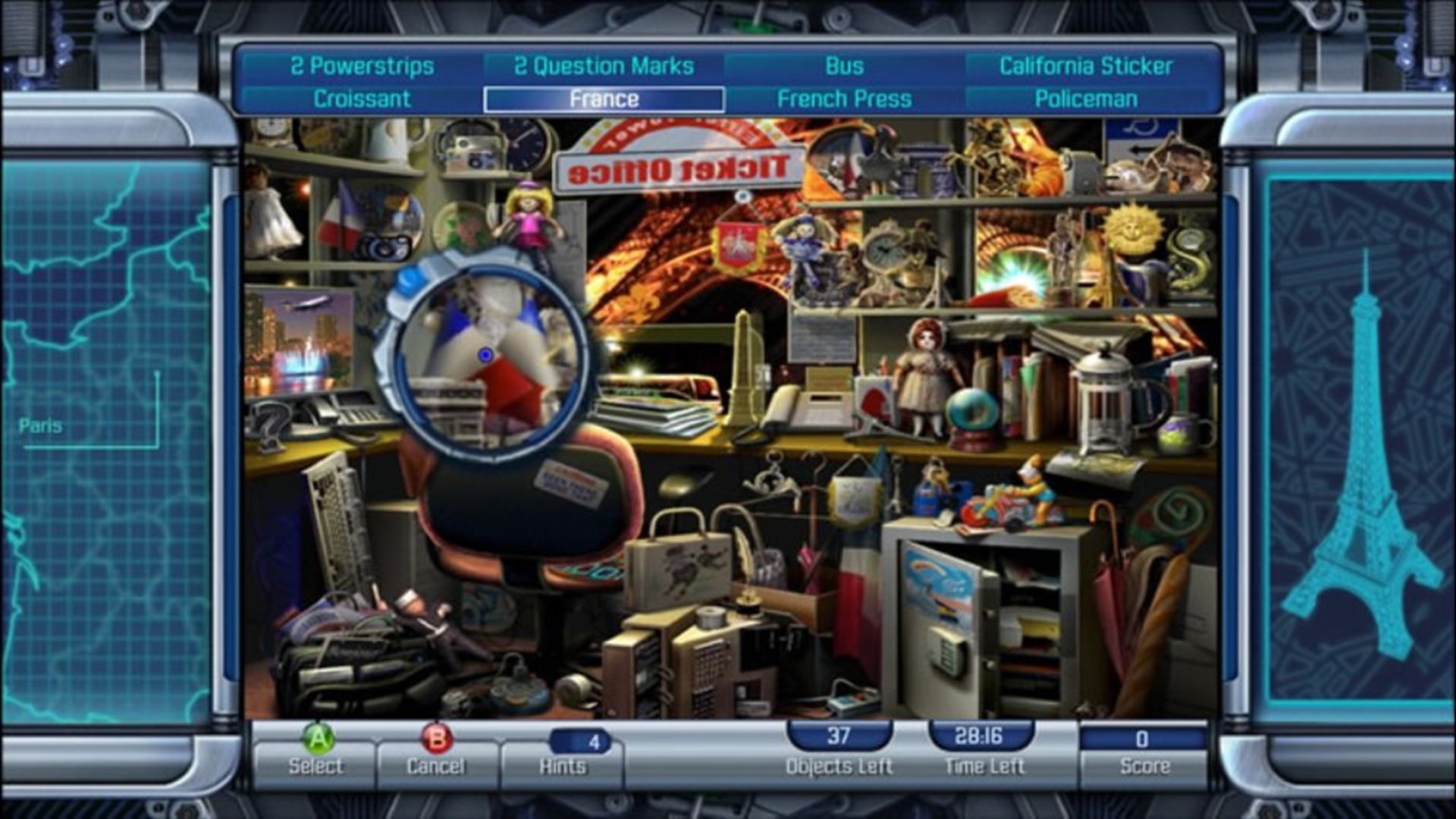Select 'Croissant' in the objects list
Viewport: 1456px width, 819px height.
362,99
